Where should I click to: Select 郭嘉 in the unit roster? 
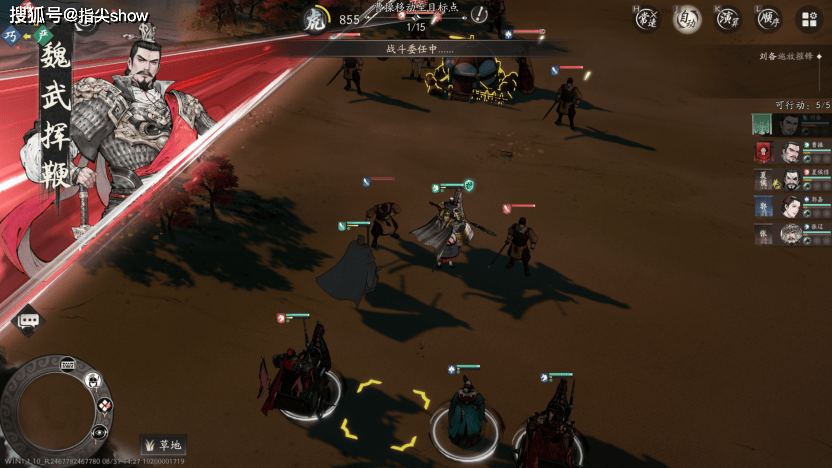[791, 207]
